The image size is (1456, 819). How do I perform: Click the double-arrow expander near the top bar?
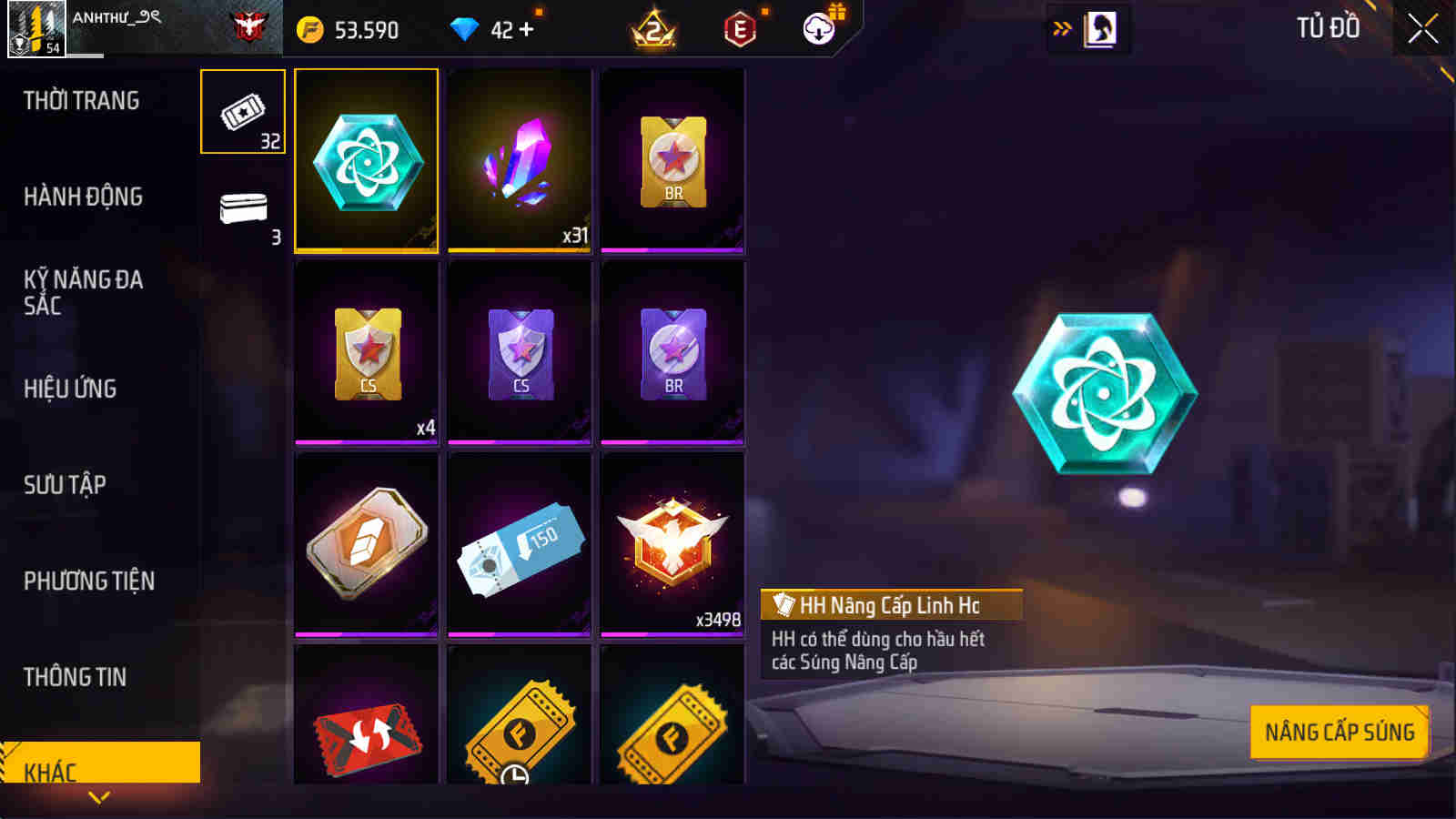point(1058,27)
